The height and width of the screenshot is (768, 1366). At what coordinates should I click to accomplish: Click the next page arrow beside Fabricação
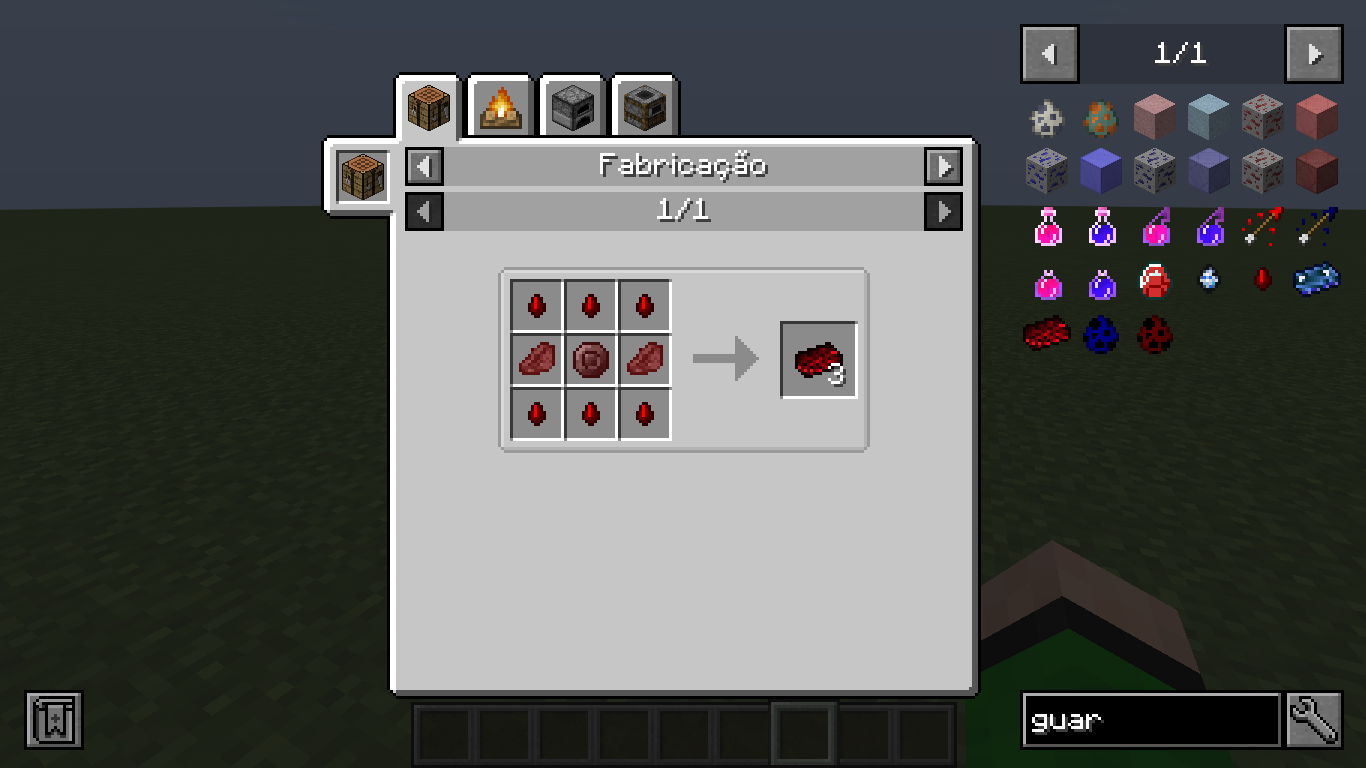point(943,166)
